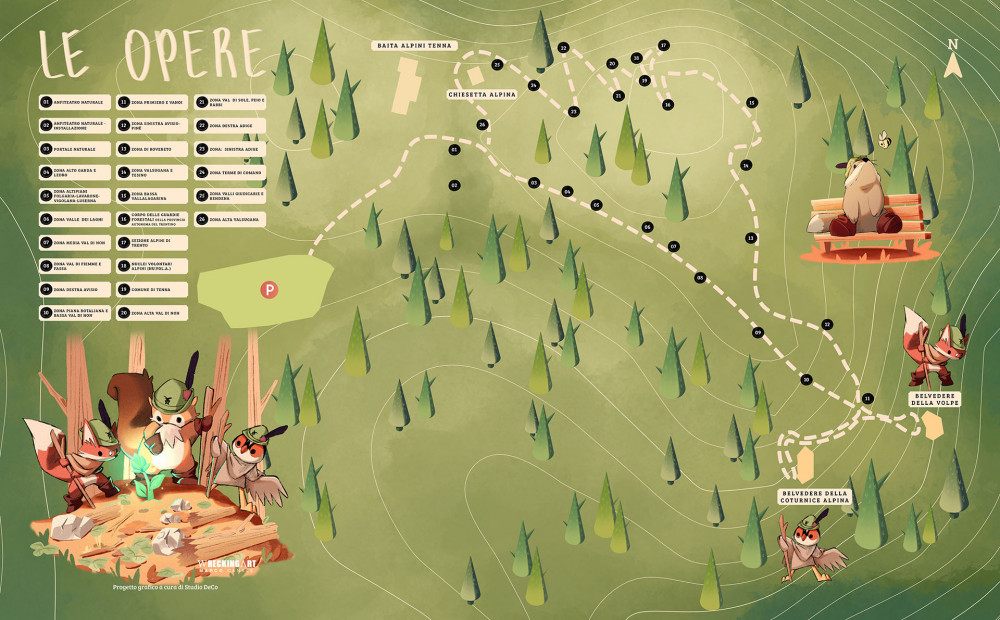
Task: Choose legend entry 03 Portale Naturale
Action: [x=72, y=148]
